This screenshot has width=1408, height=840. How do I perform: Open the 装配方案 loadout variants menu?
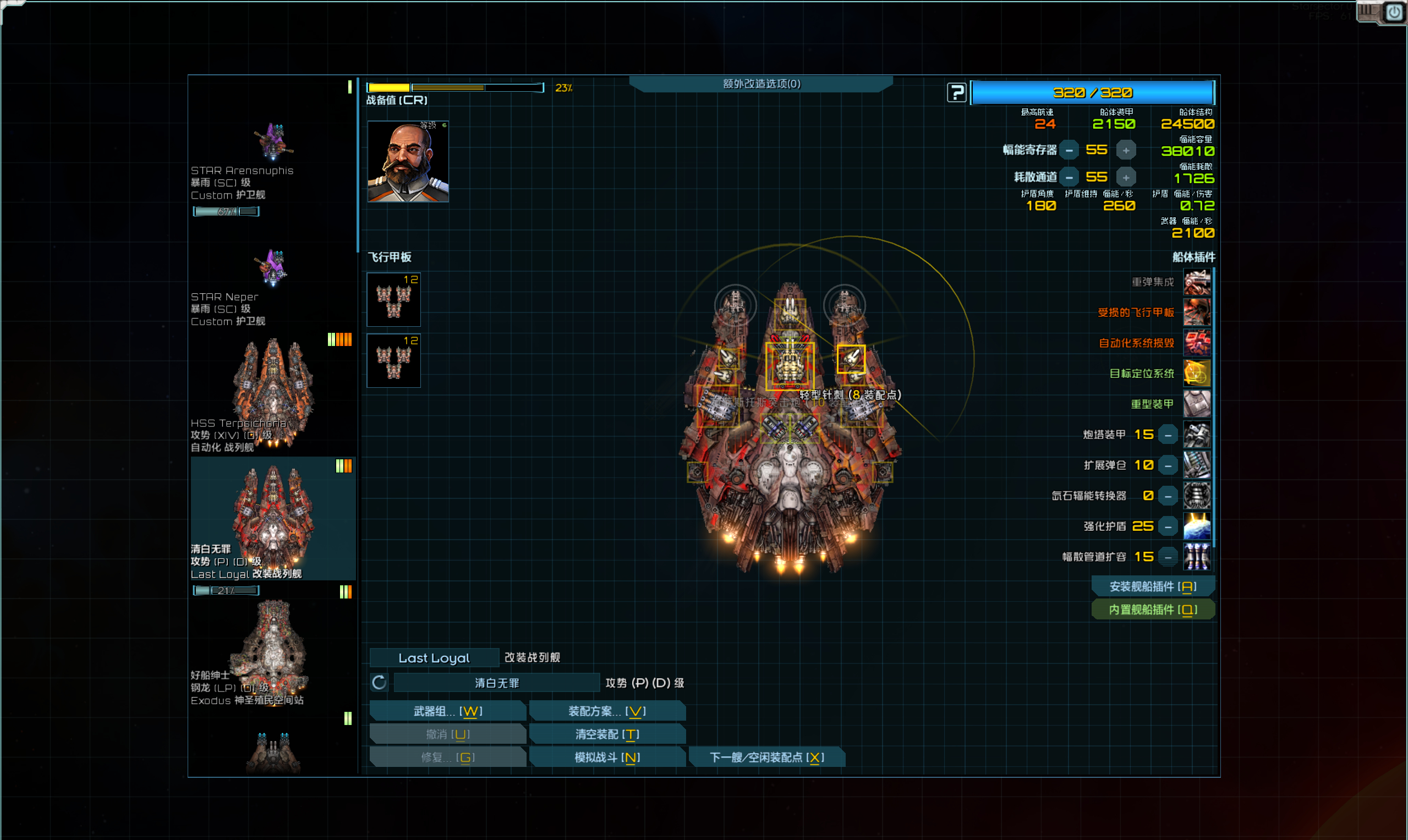click(x=607, y=711)
